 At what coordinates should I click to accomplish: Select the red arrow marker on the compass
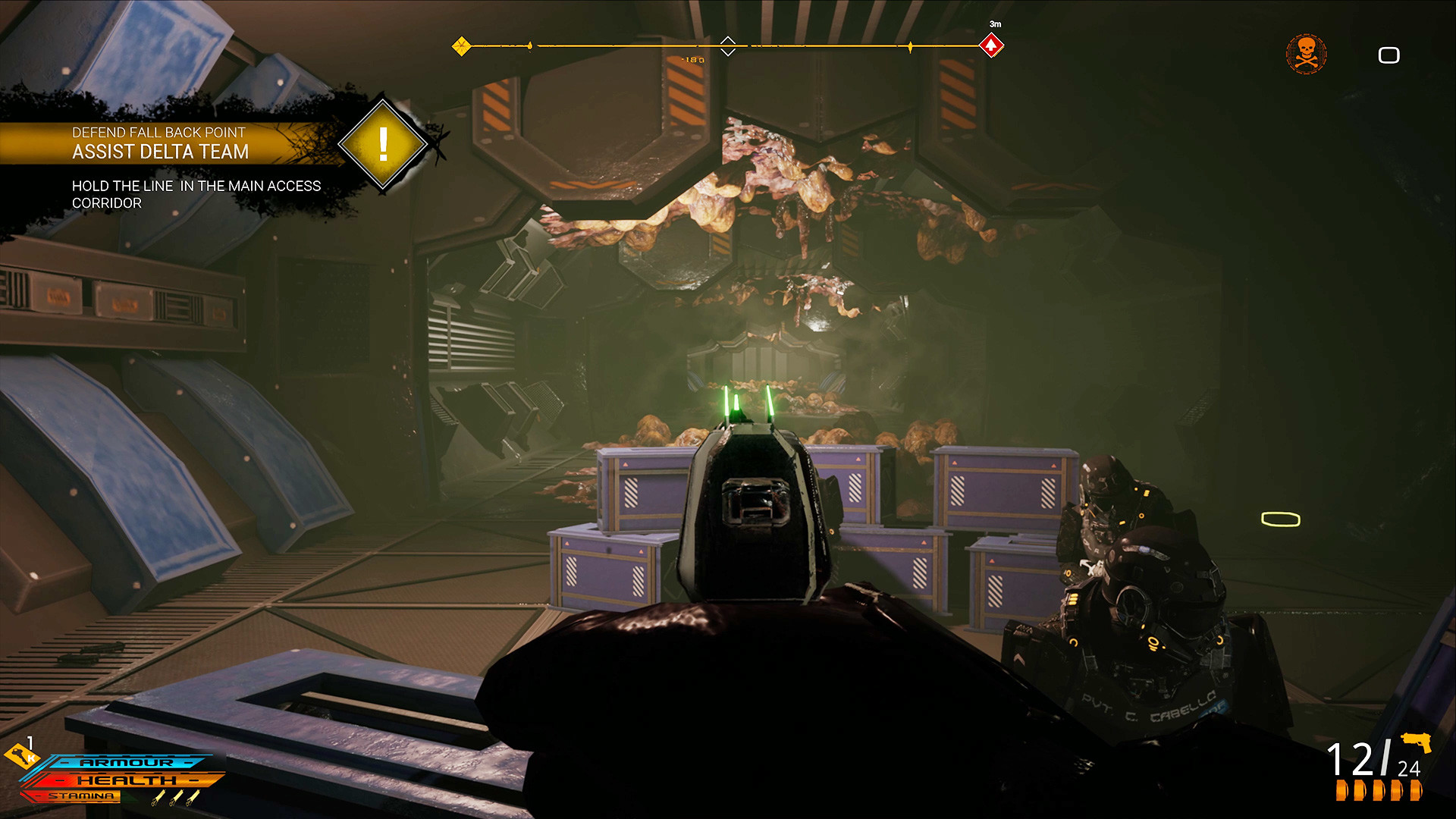991,46
